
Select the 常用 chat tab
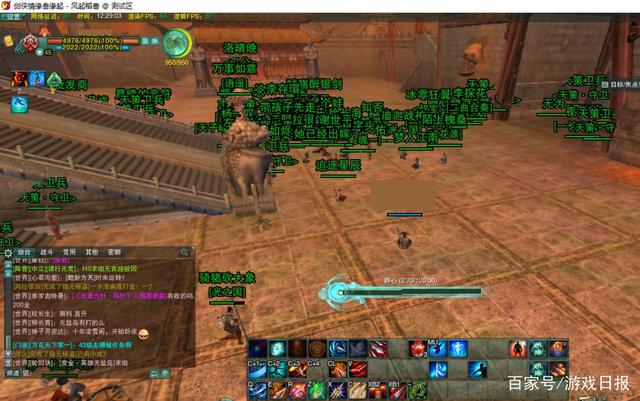pyautogui.click(x=69, y=252)
